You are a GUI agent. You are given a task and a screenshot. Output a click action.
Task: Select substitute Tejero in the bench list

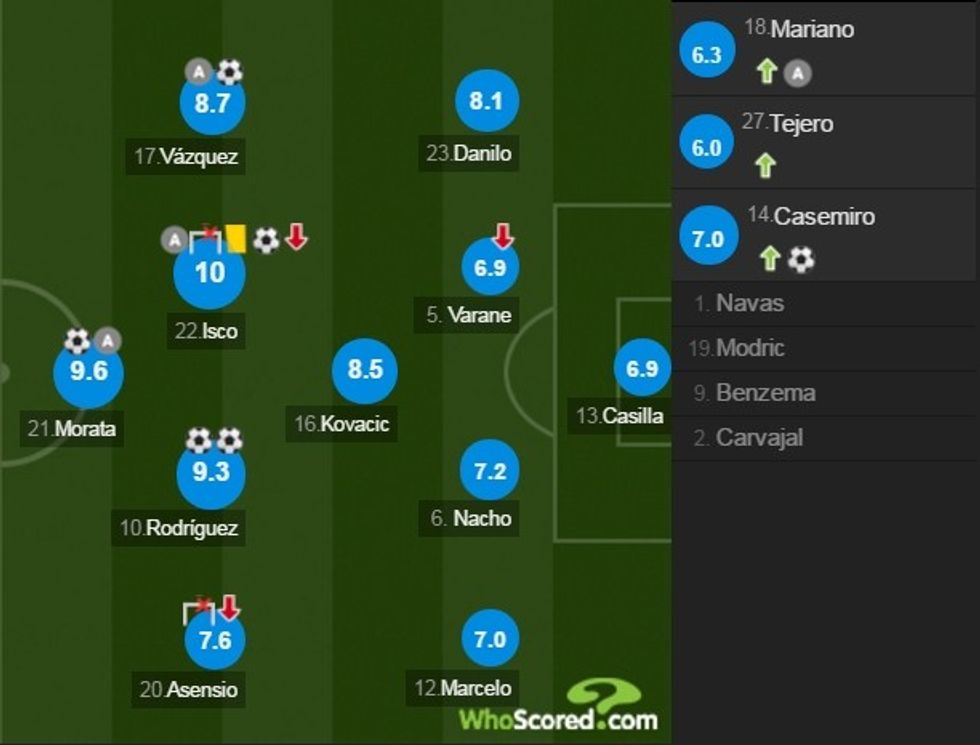[825, 142]
